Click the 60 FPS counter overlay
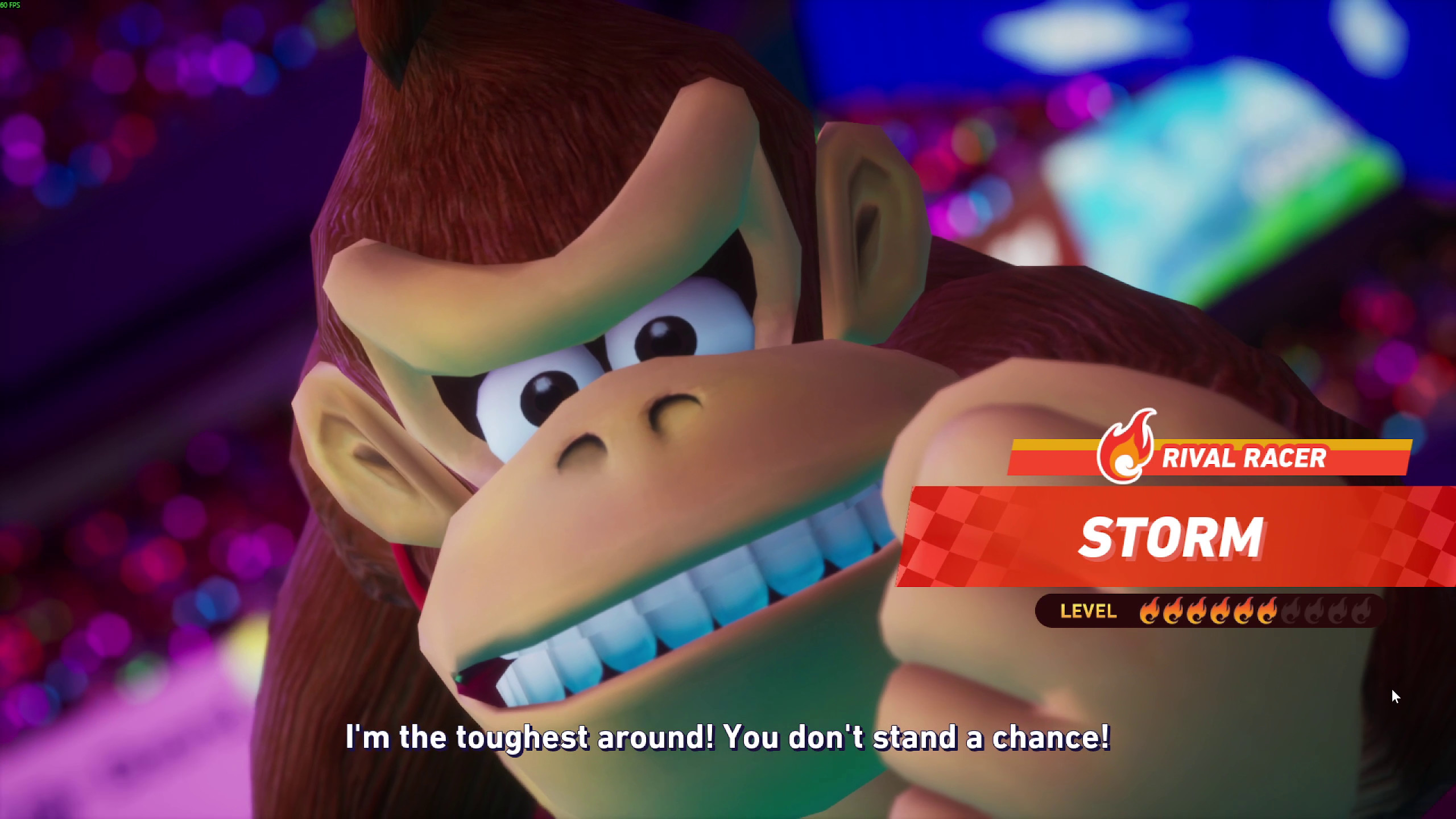This screenshot has height=819, width=1456. [x=11, y=6]
